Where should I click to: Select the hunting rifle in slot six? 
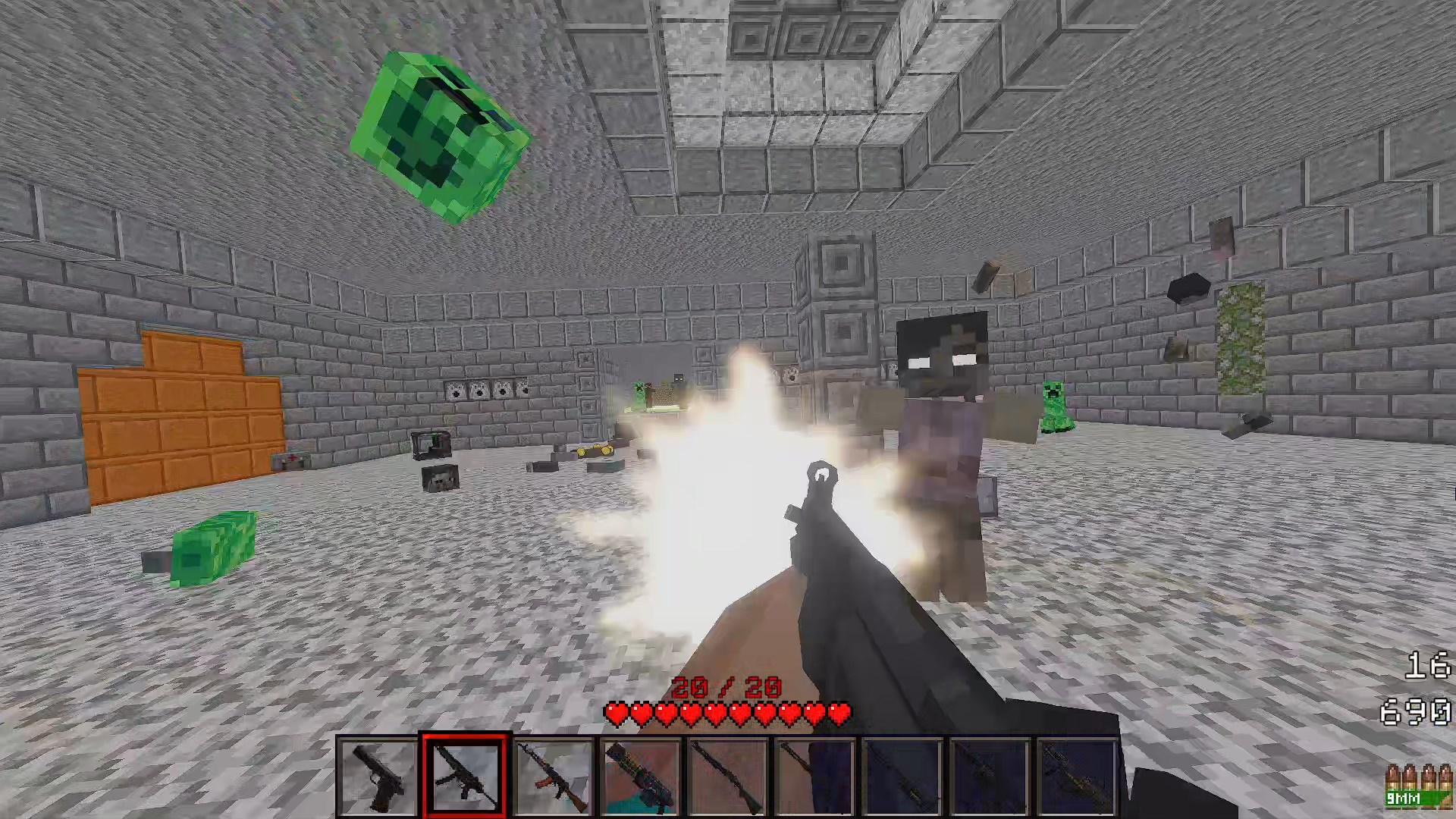click(x=814, y=776)
